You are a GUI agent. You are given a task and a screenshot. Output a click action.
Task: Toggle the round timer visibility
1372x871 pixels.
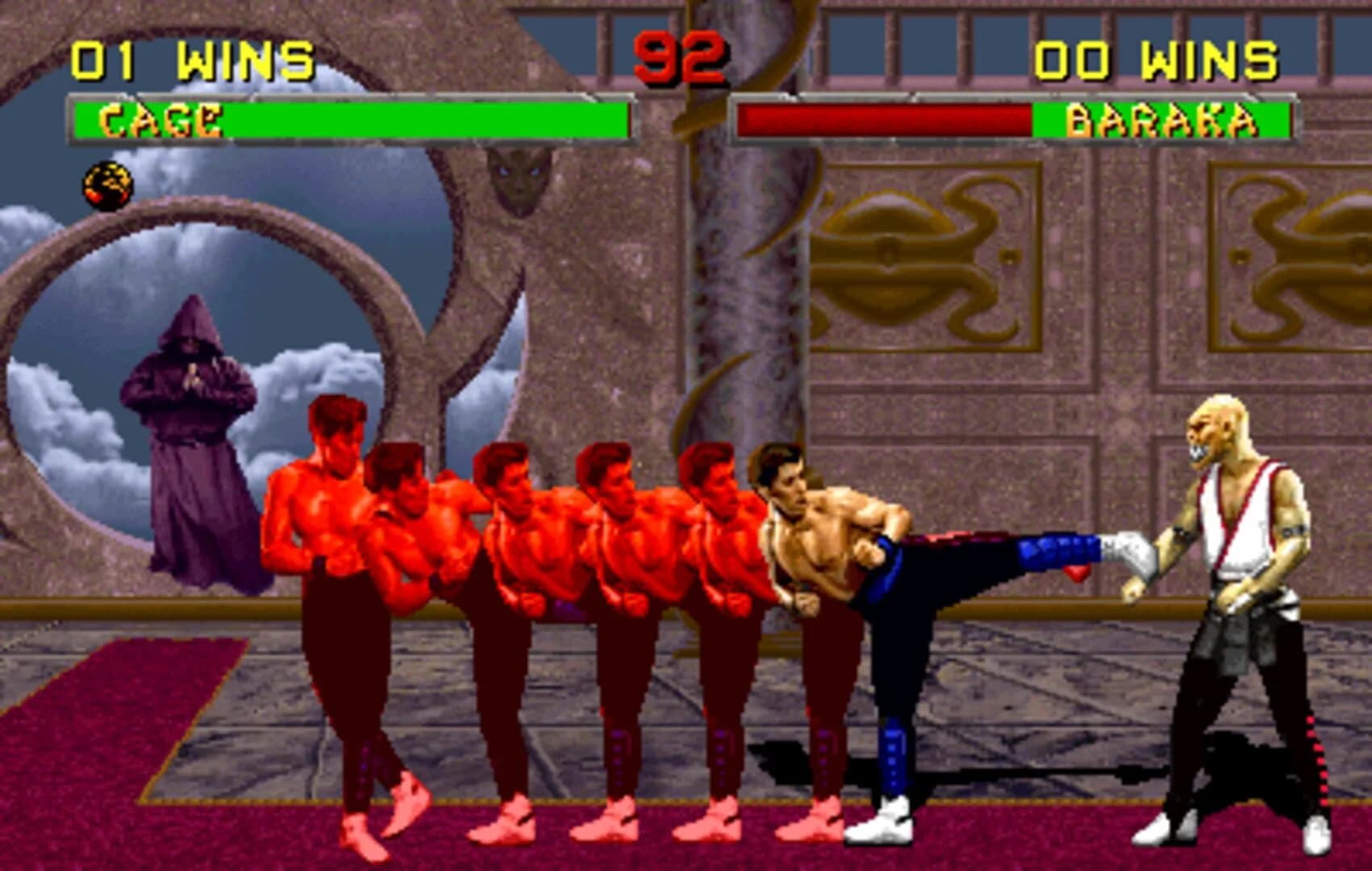point(680,58)
